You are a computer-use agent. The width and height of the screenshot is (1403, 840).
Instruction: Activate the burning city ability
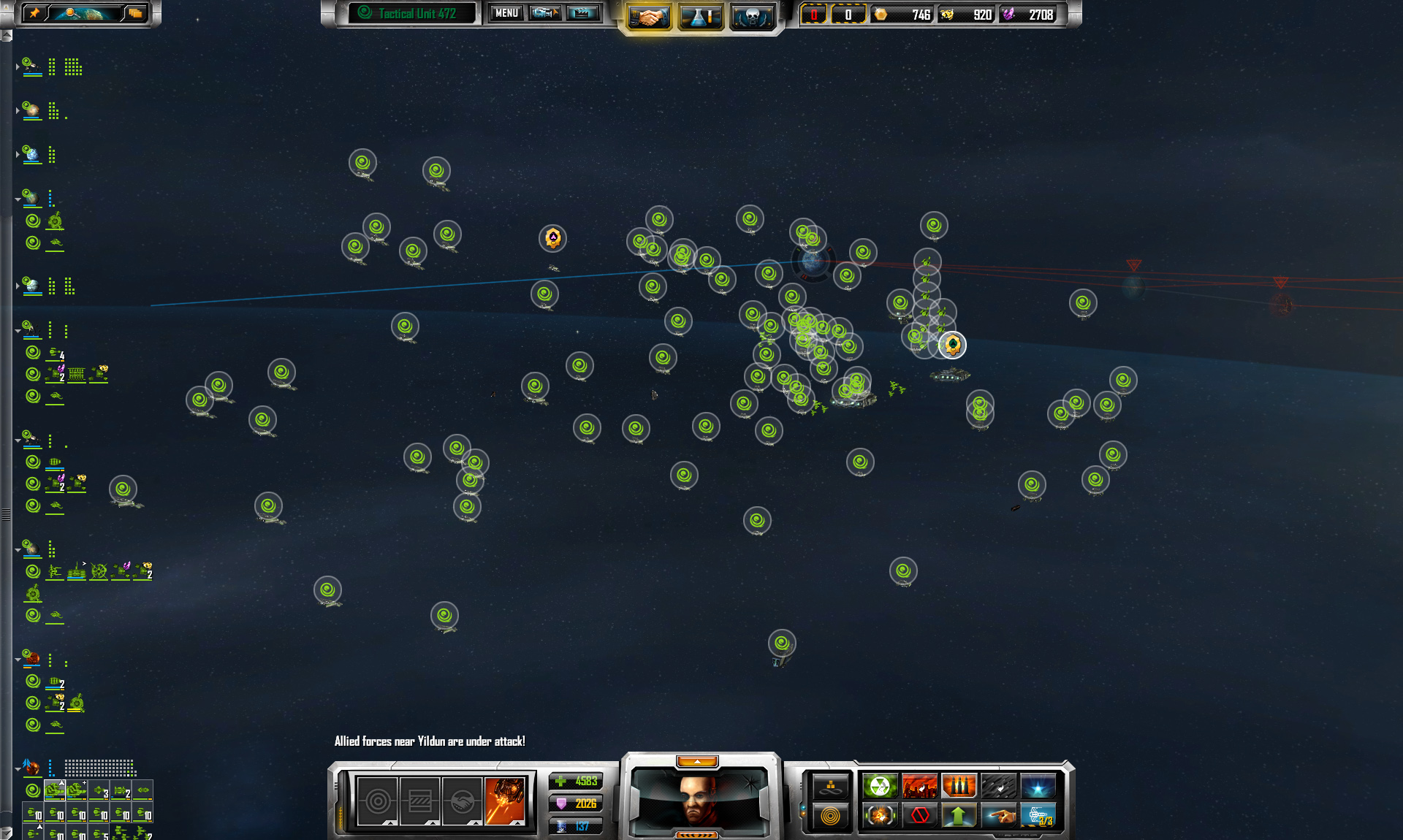pyautogui.click(x=919, y=786)
